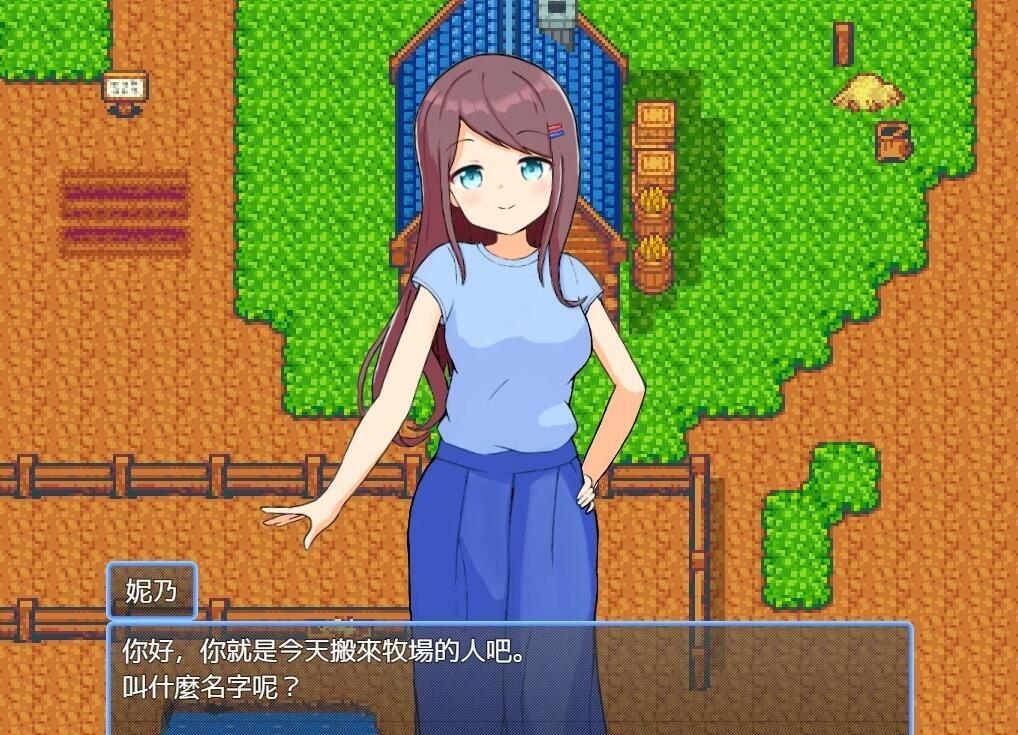Click the dialogue message box to continue
The height and width of the screenshot is (735, 1018).
pos(509,678)
